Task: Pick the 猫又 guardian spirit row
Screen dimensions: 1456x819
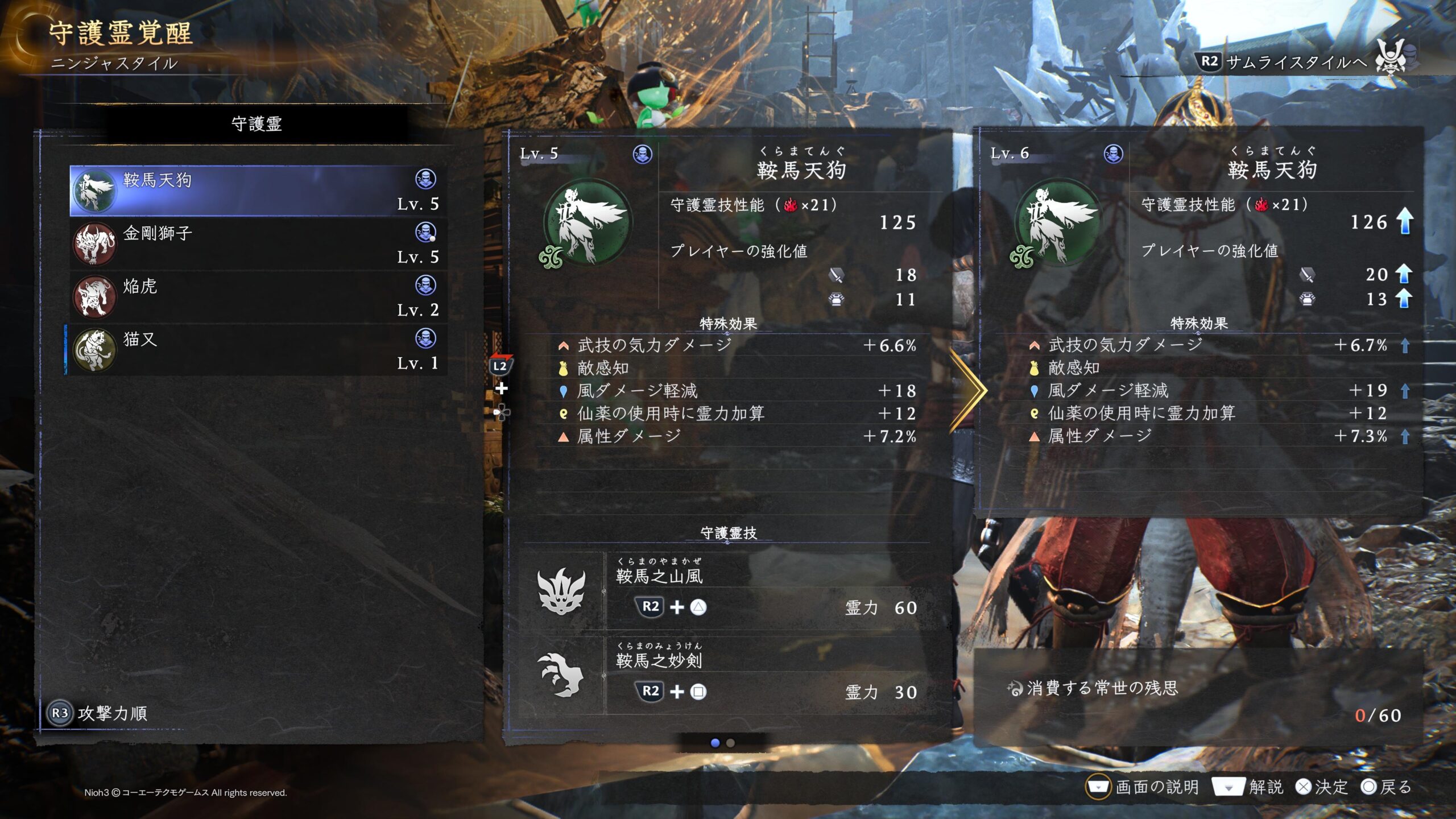Action: tap(257, 350)
